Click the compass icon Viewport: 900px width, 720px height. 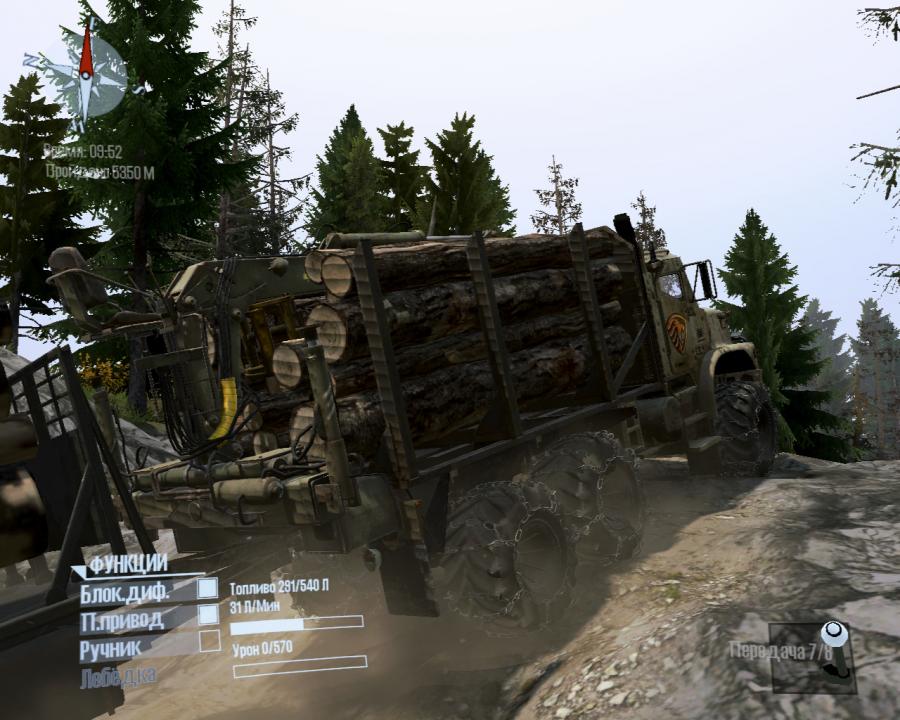[87, 71]
